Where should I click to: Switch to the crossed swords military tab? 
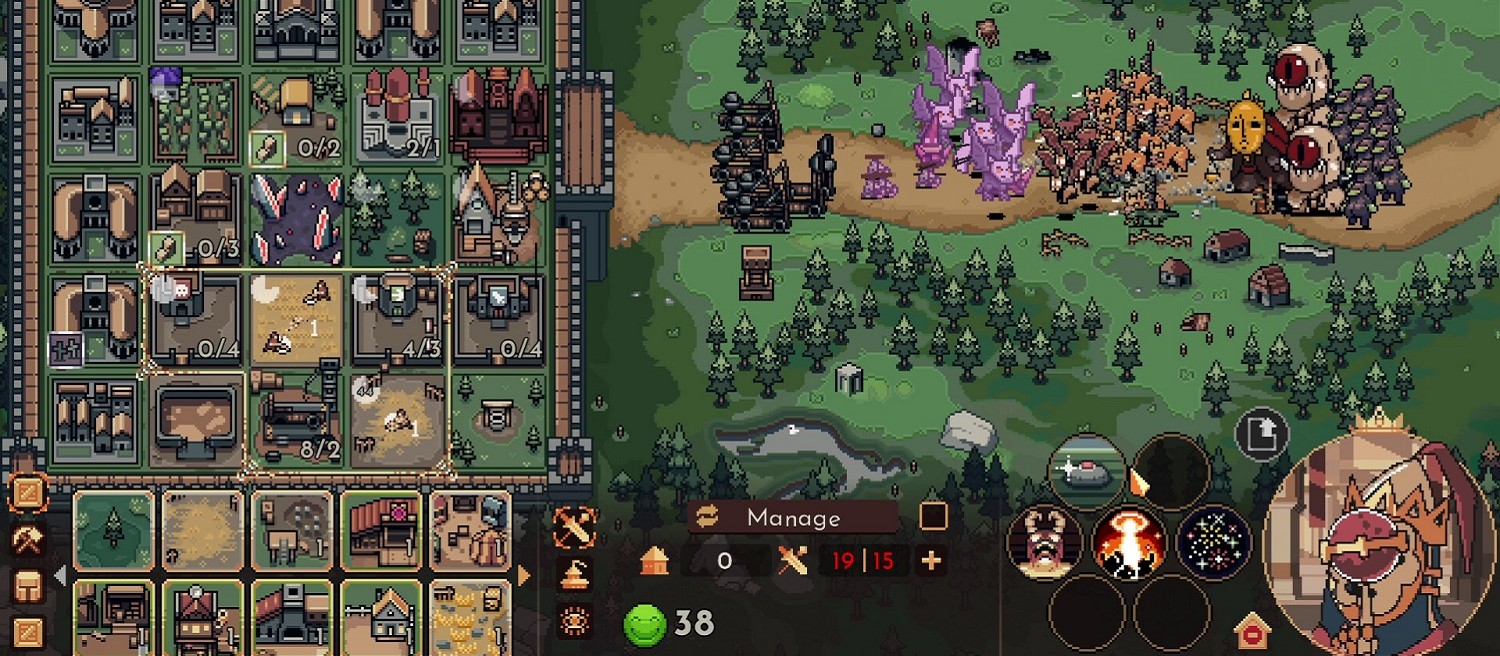point(574,528)
